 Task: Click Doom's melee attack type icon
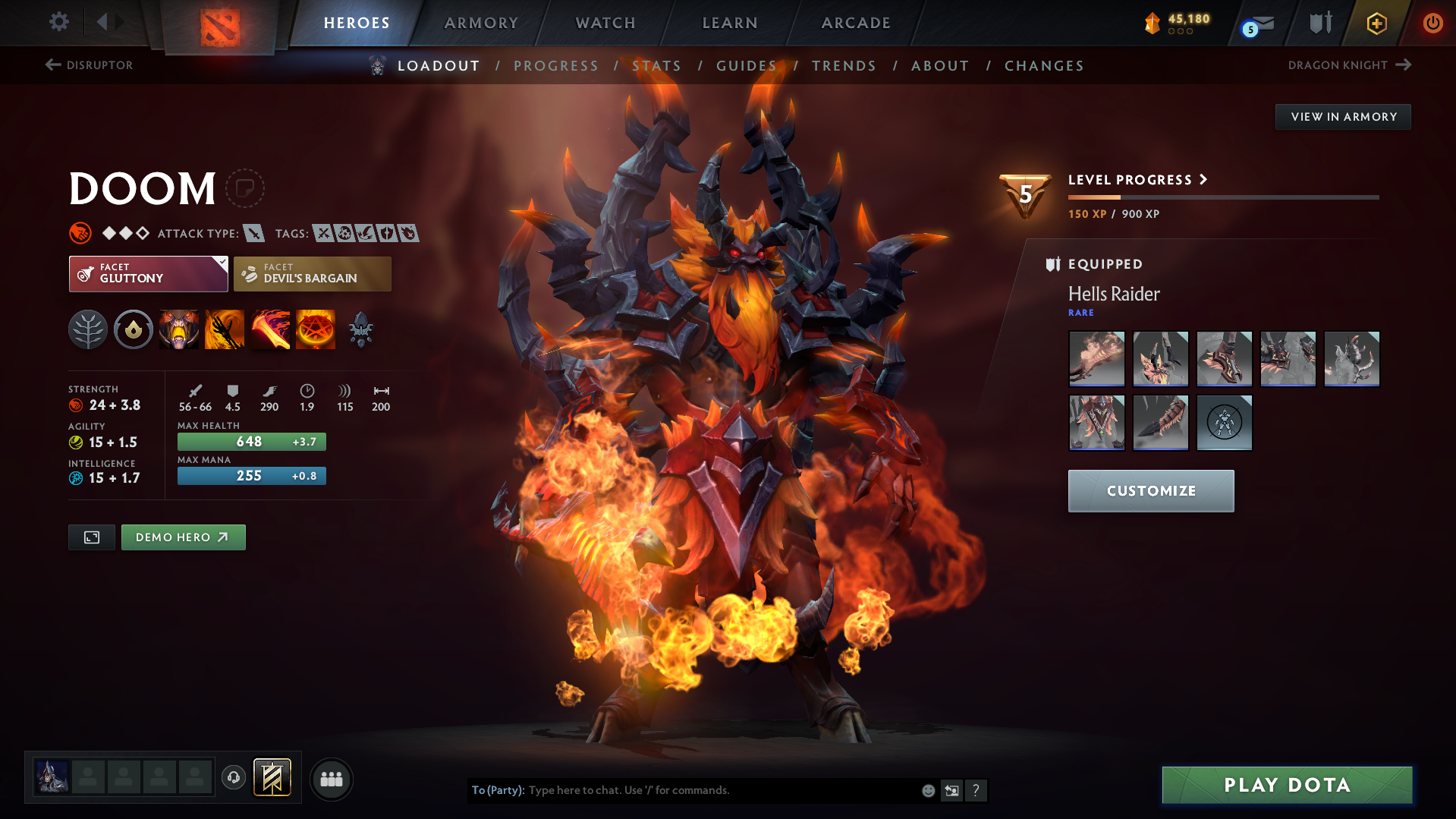(253, 233)
